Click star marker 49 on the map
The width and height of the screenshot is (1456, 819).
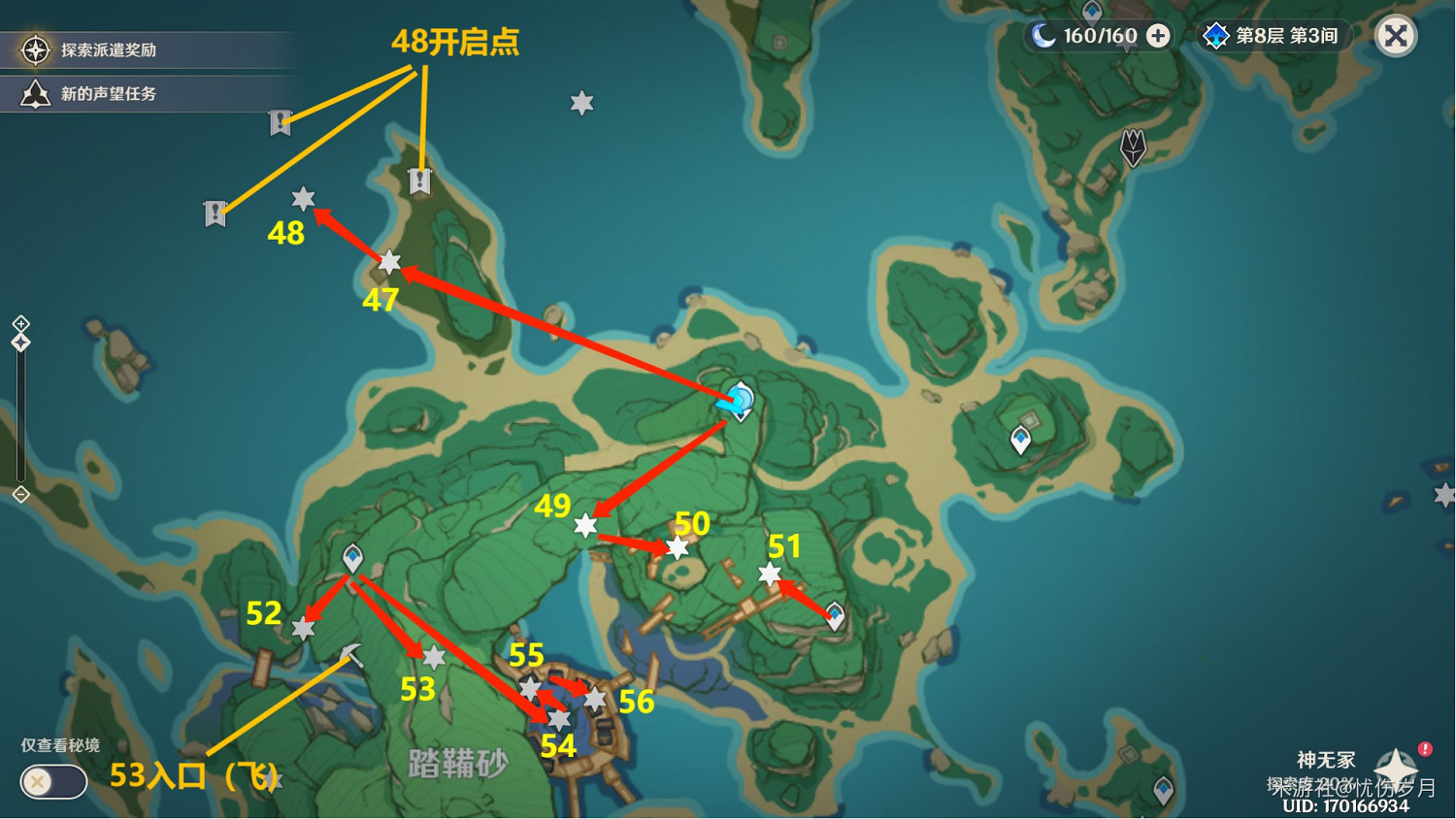[583, 527]
